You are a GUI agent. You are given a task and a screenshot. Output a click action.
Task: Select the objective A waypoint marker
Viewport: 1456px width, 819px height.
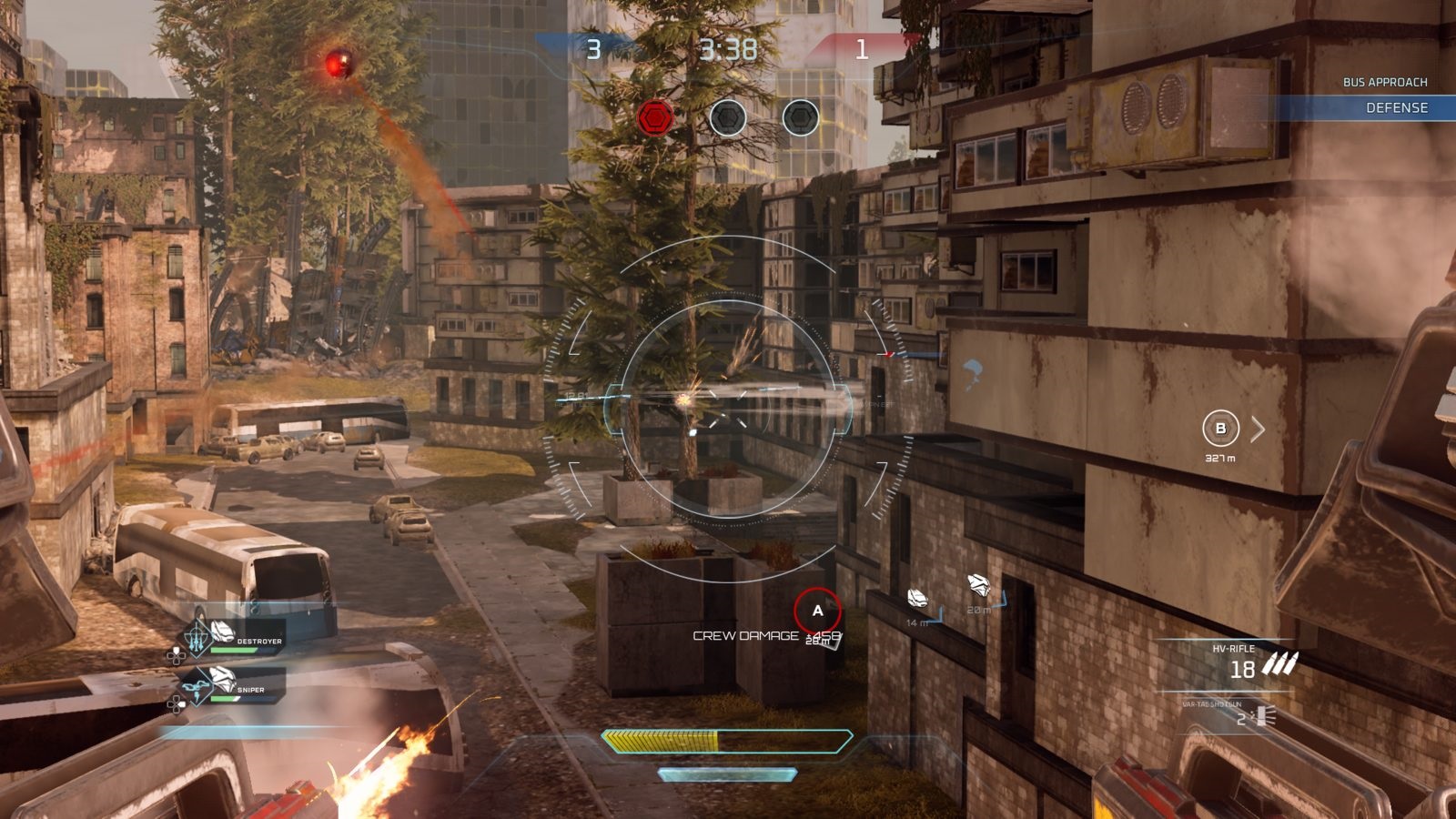[817, 611]
